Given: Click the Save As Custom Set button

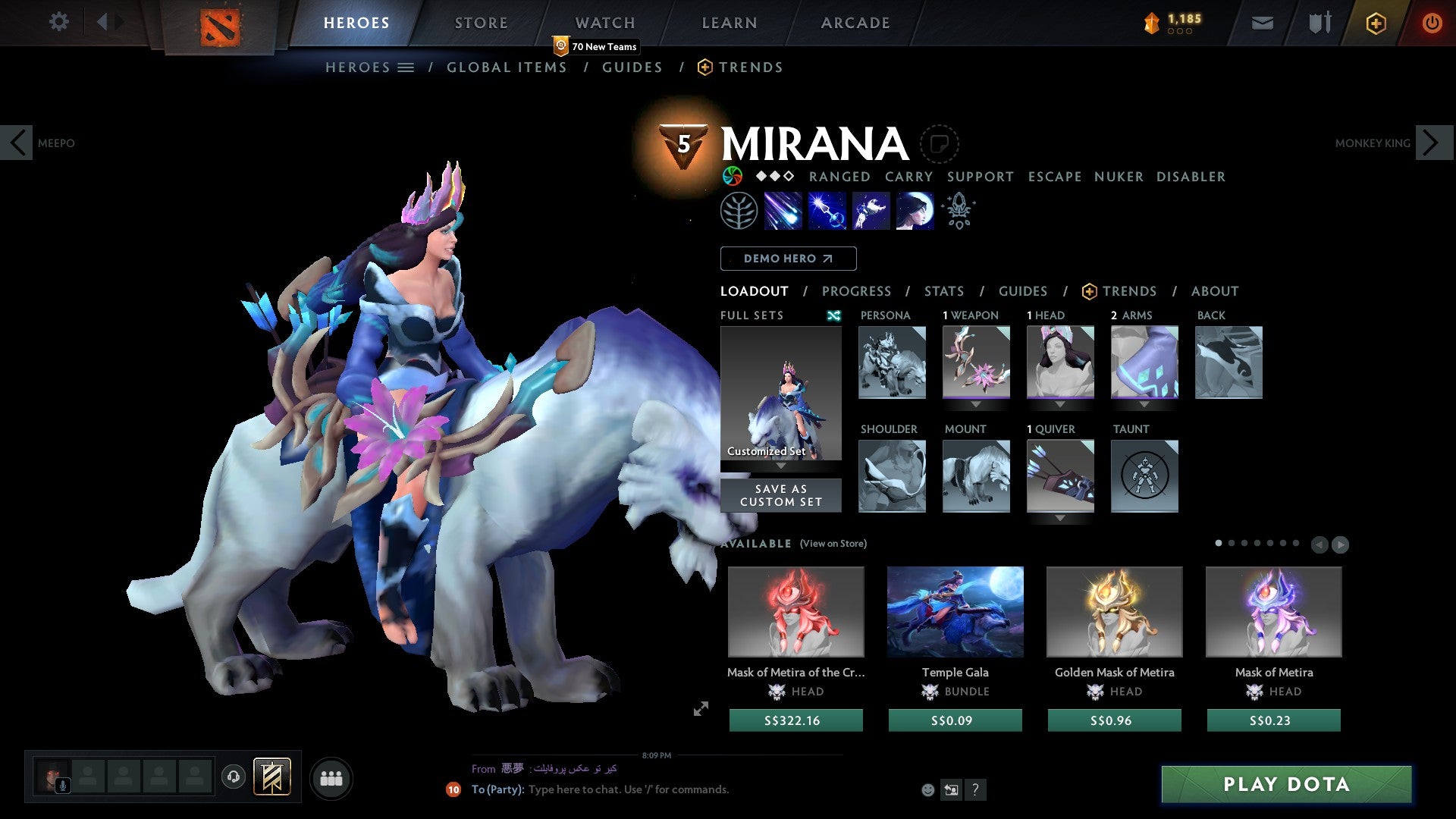Looking at the screenshot, I should (780, 494).
